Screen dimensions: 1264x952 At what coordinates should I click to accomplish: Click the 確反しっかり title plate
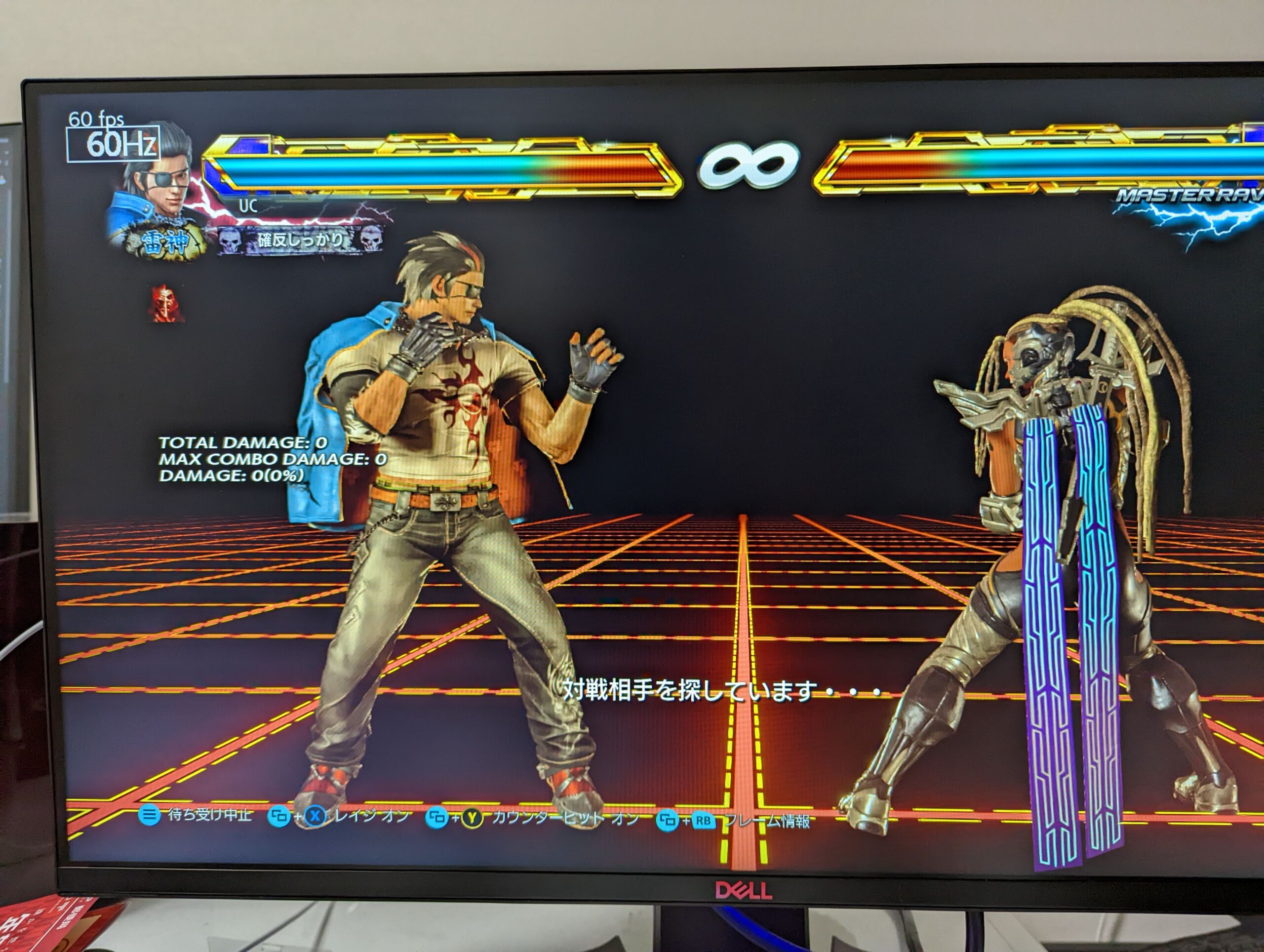coord(301,240)
